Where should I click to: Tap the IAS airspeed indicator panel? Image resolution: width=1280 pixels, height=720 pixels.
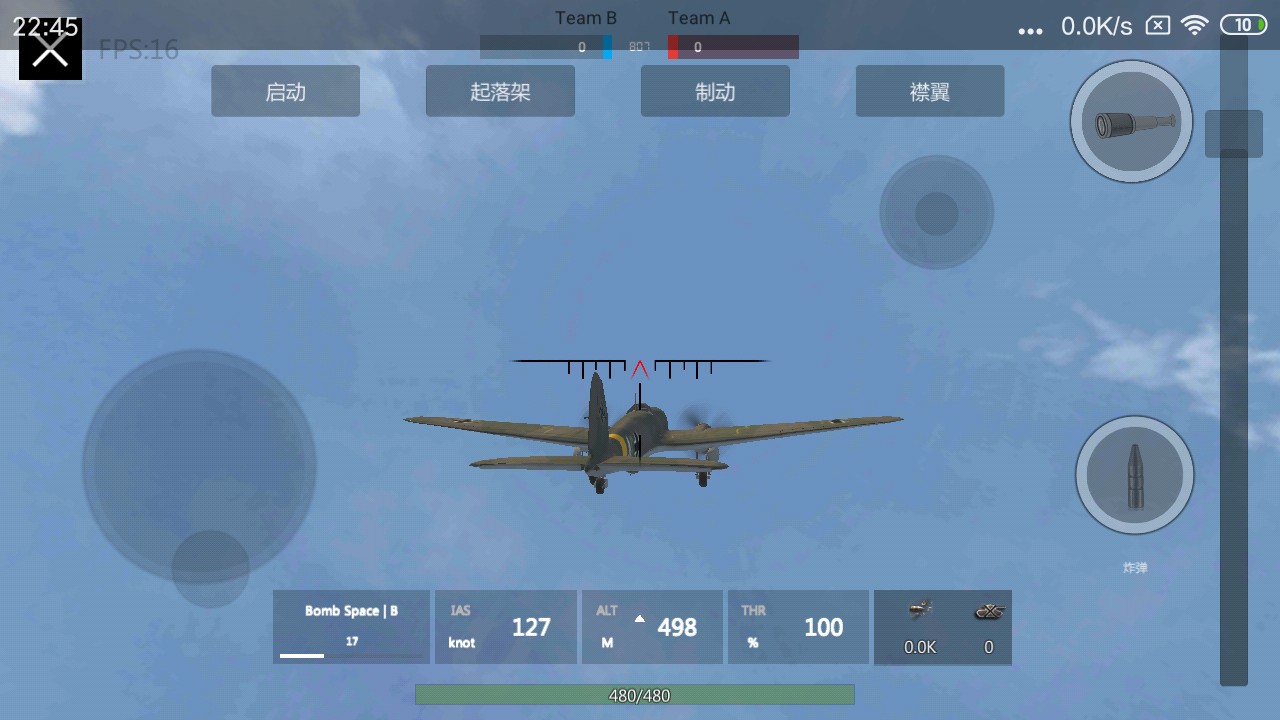tap(506, 627)
